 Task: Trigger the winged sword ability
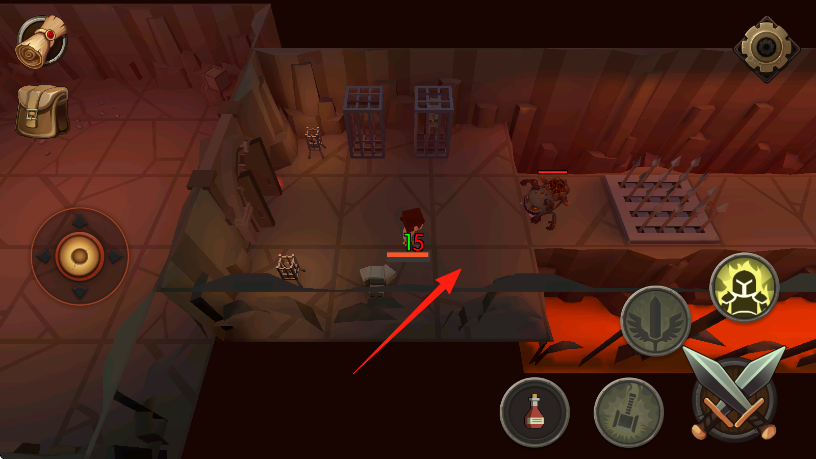655,321
